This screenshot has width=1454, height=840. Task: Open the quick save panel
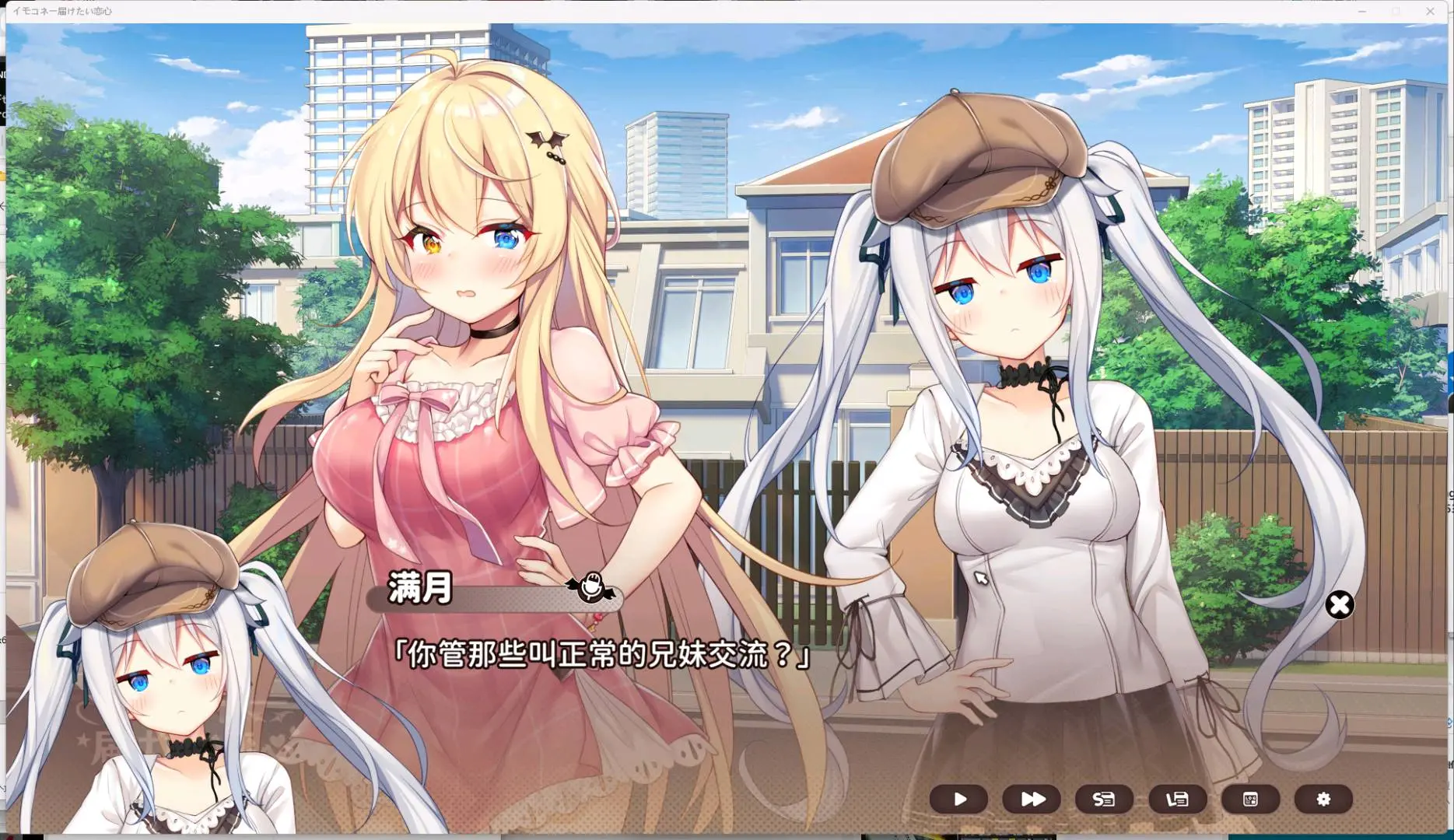tap(1105, 799)
